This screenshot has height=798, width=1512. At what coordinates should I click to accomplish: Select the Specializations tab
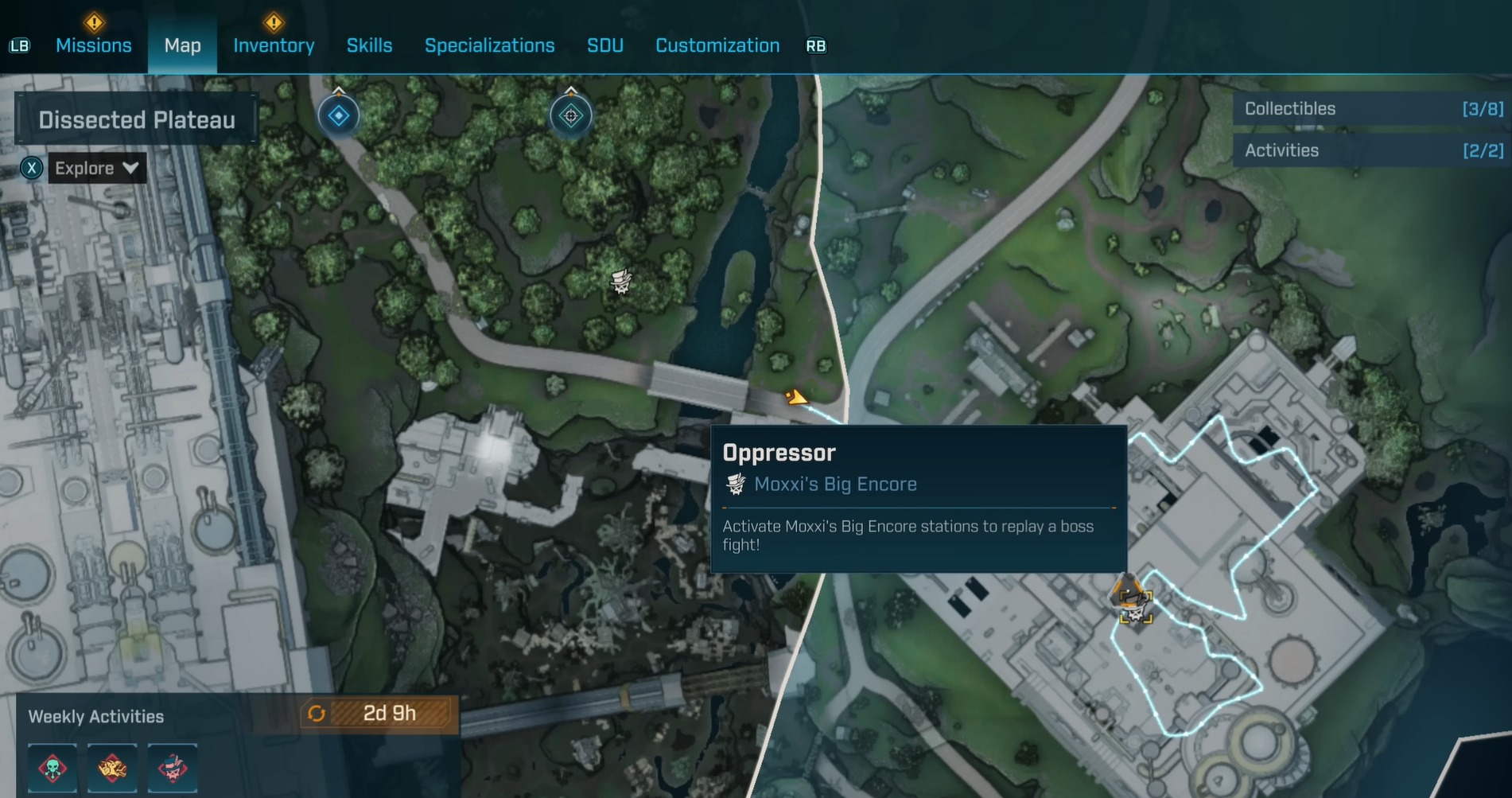[x=489, y=45]
